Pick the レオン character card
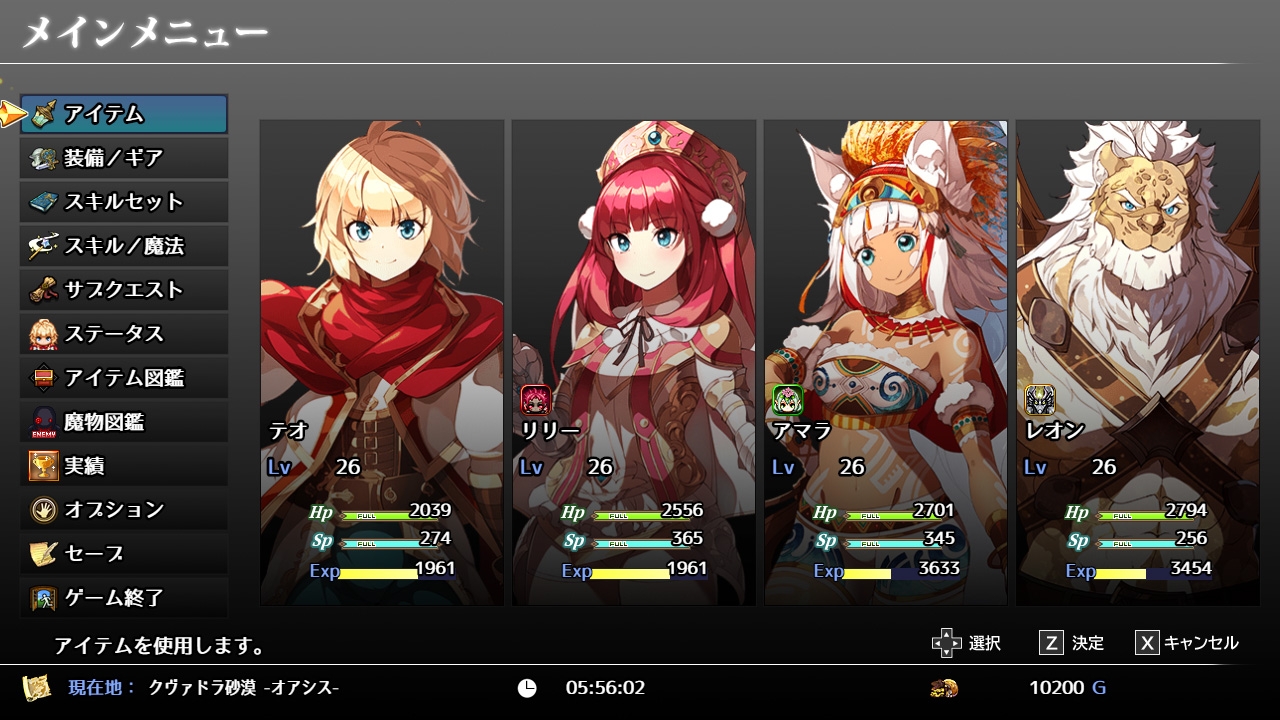The width and height of the screenshot is (1280, 720). pos(1138,362)
